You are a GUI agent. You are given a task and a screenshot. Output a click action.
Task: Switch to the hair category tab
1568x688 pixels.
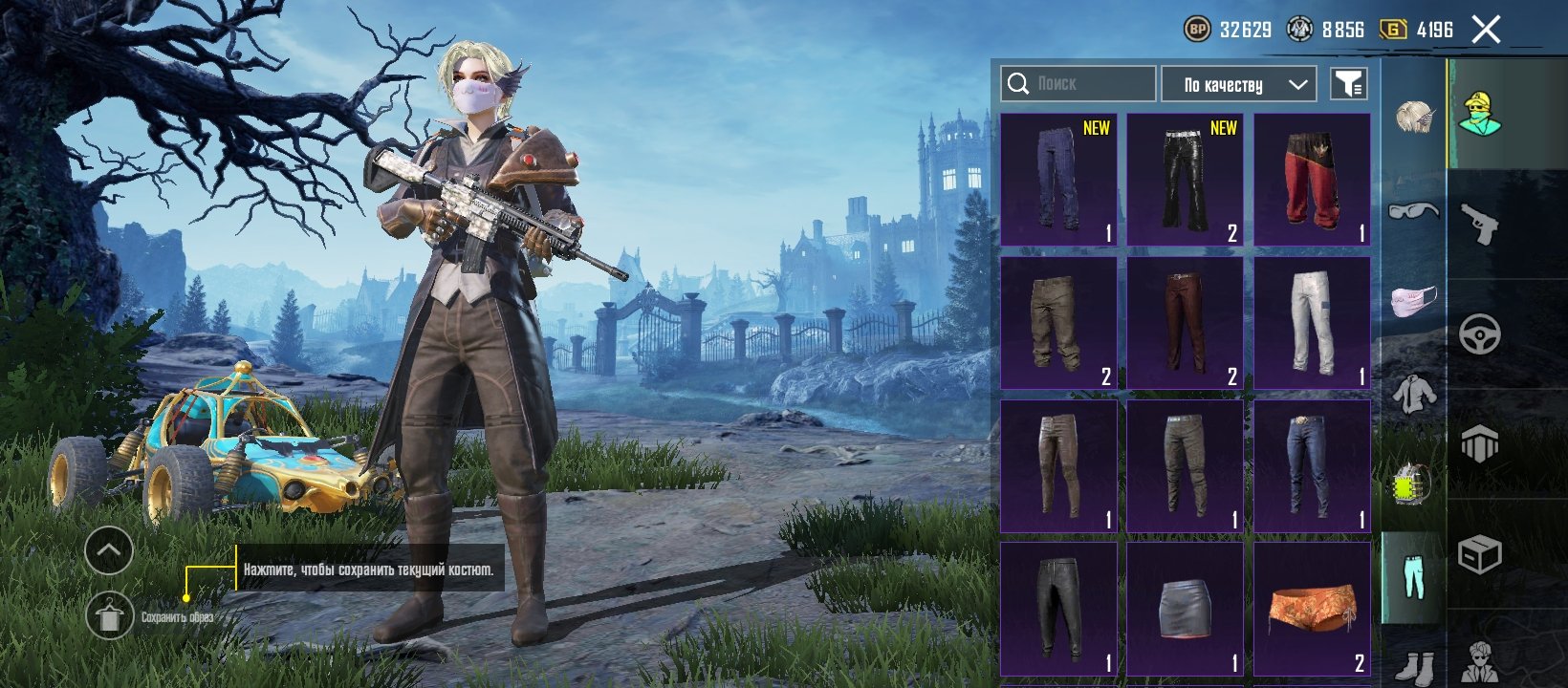pos(1413,117)
